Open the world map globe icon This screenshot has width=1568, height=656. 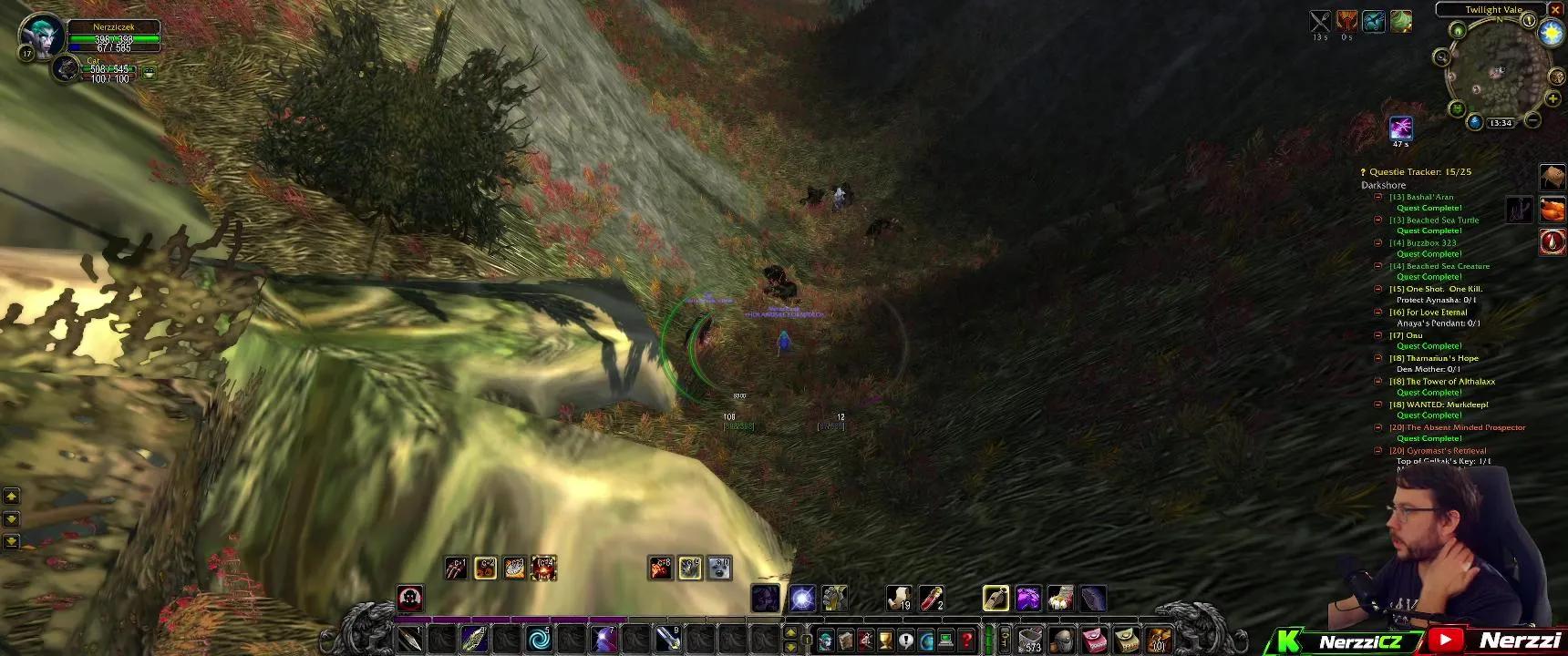[x=926, y=639]
